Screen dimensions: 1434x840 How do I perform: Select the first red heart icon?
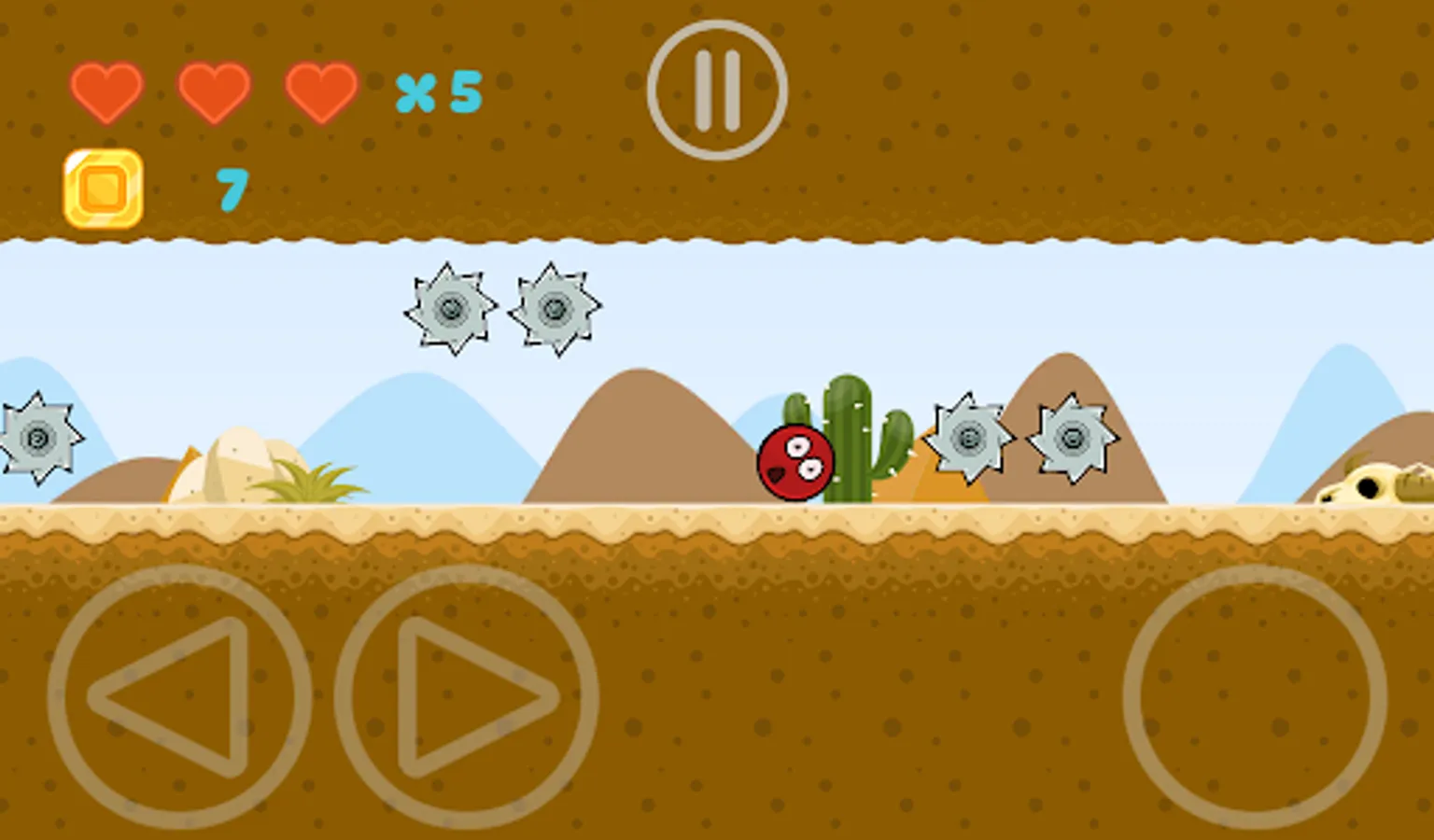point(107,91)
